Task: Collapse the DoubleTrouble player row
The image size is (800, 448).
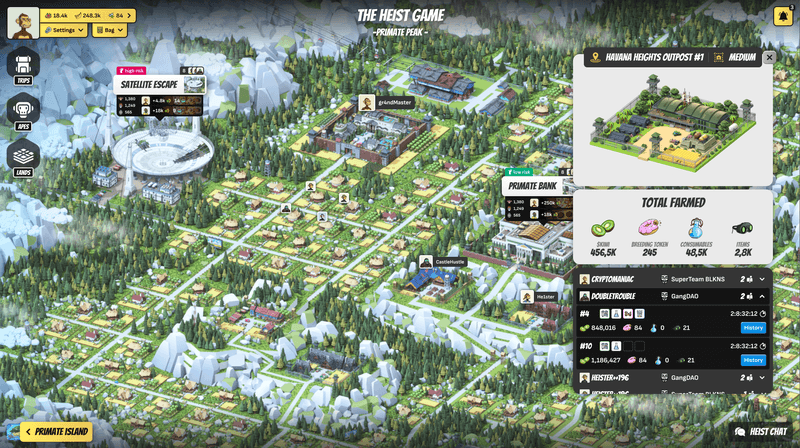Action: 762,296
